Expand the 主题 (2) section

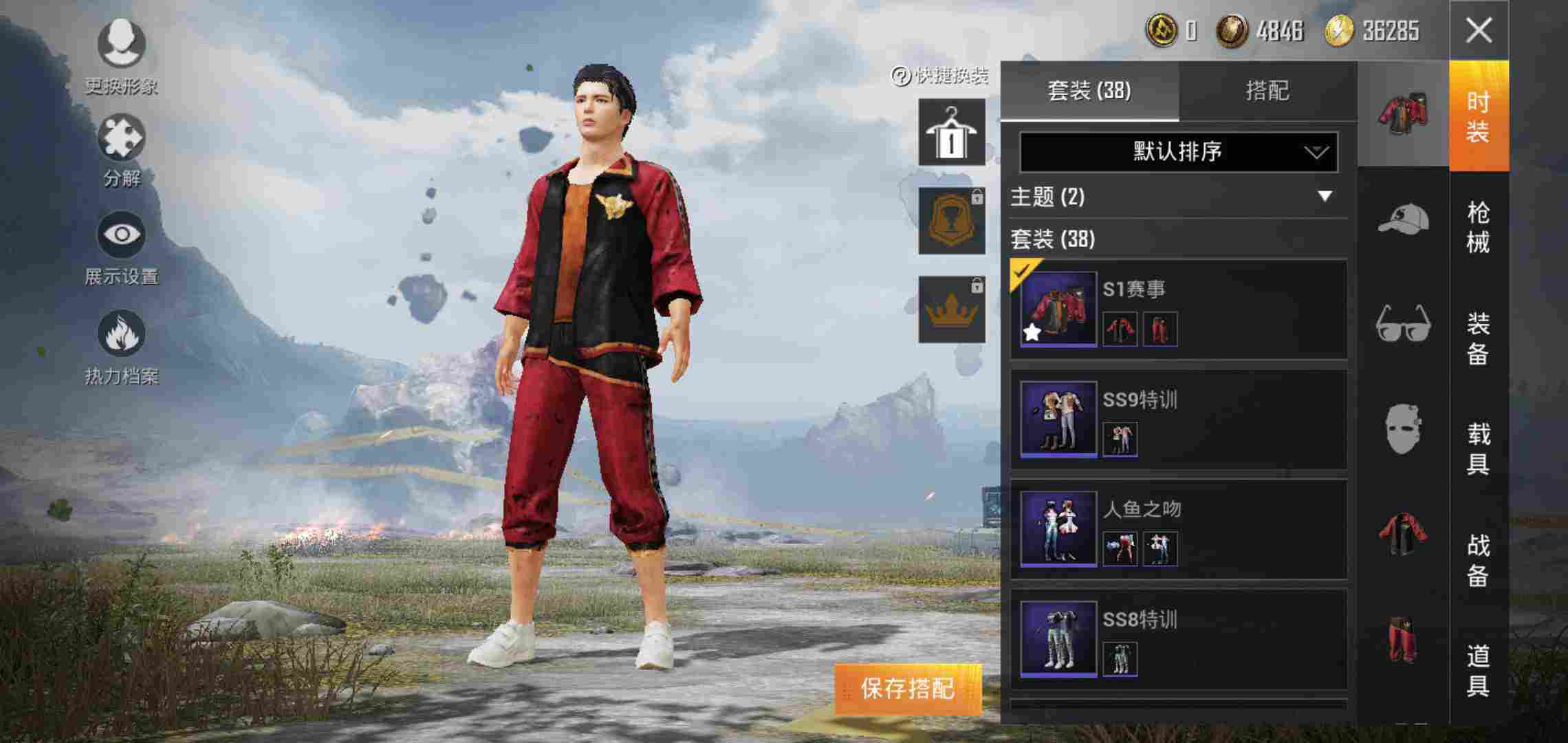1325,197
